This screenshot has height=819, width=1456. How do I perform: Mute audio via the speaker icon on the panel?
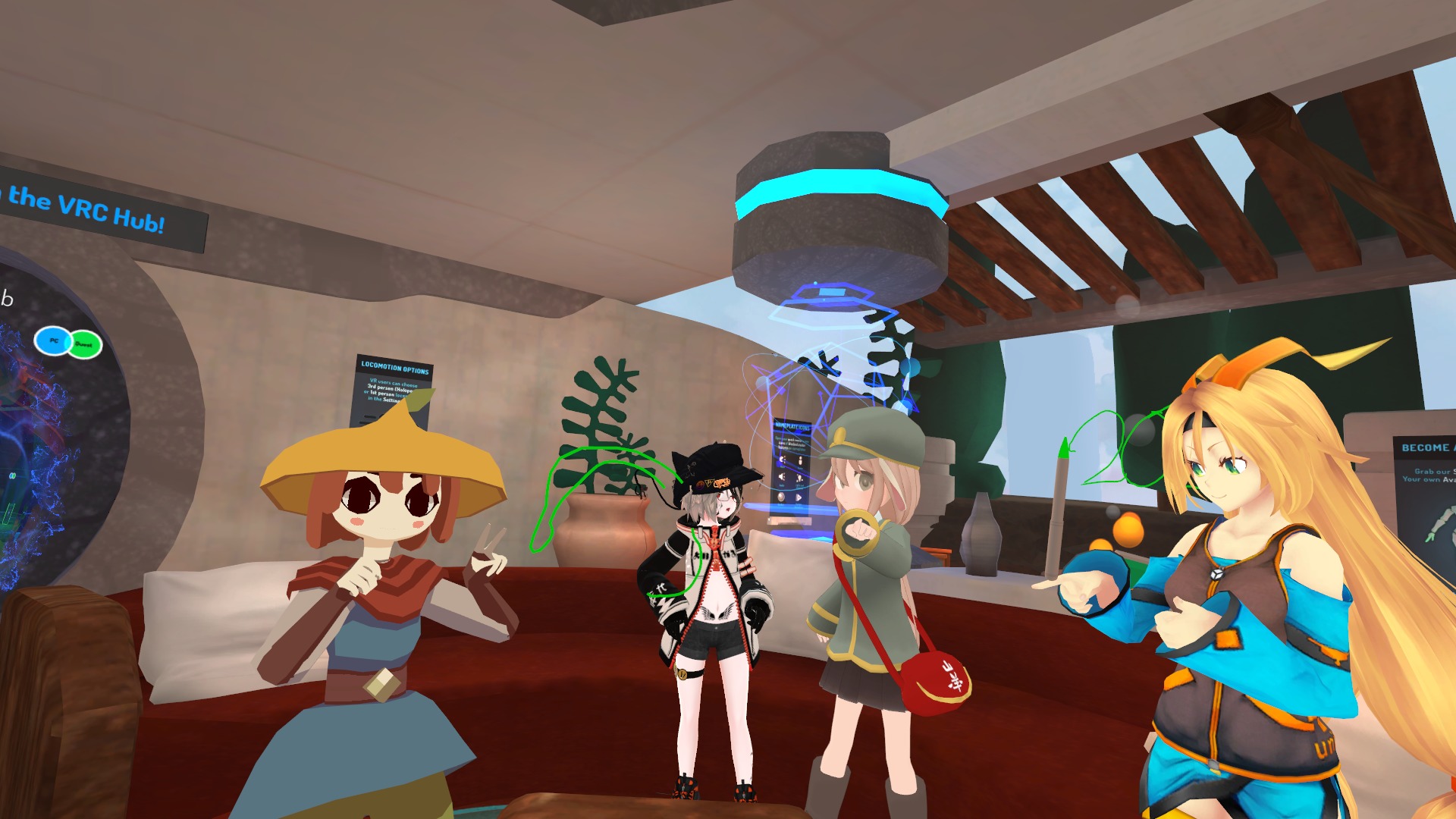782,476
